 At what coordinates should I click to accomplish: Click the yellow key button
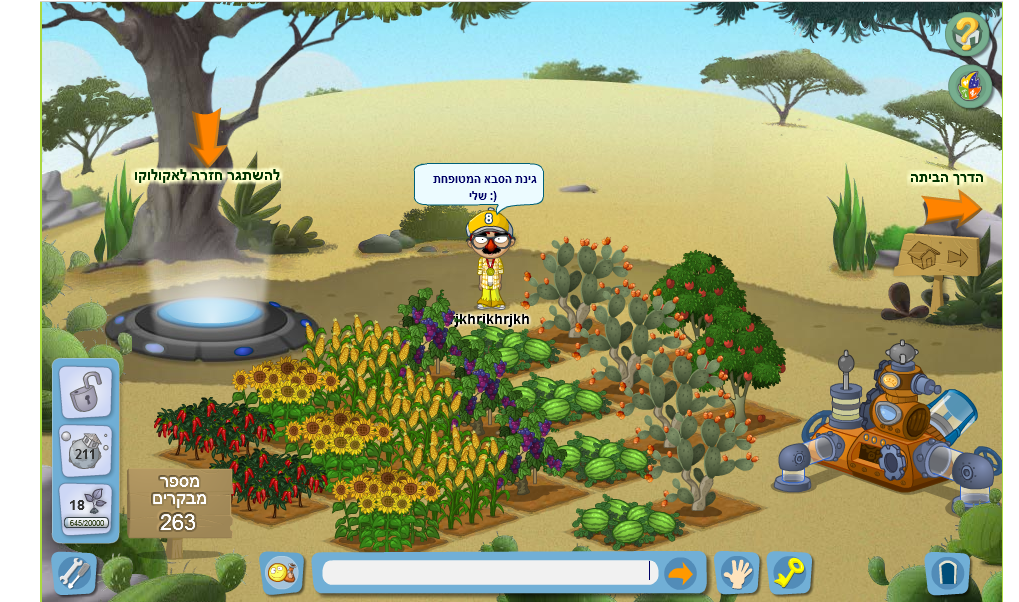(790, 573)
